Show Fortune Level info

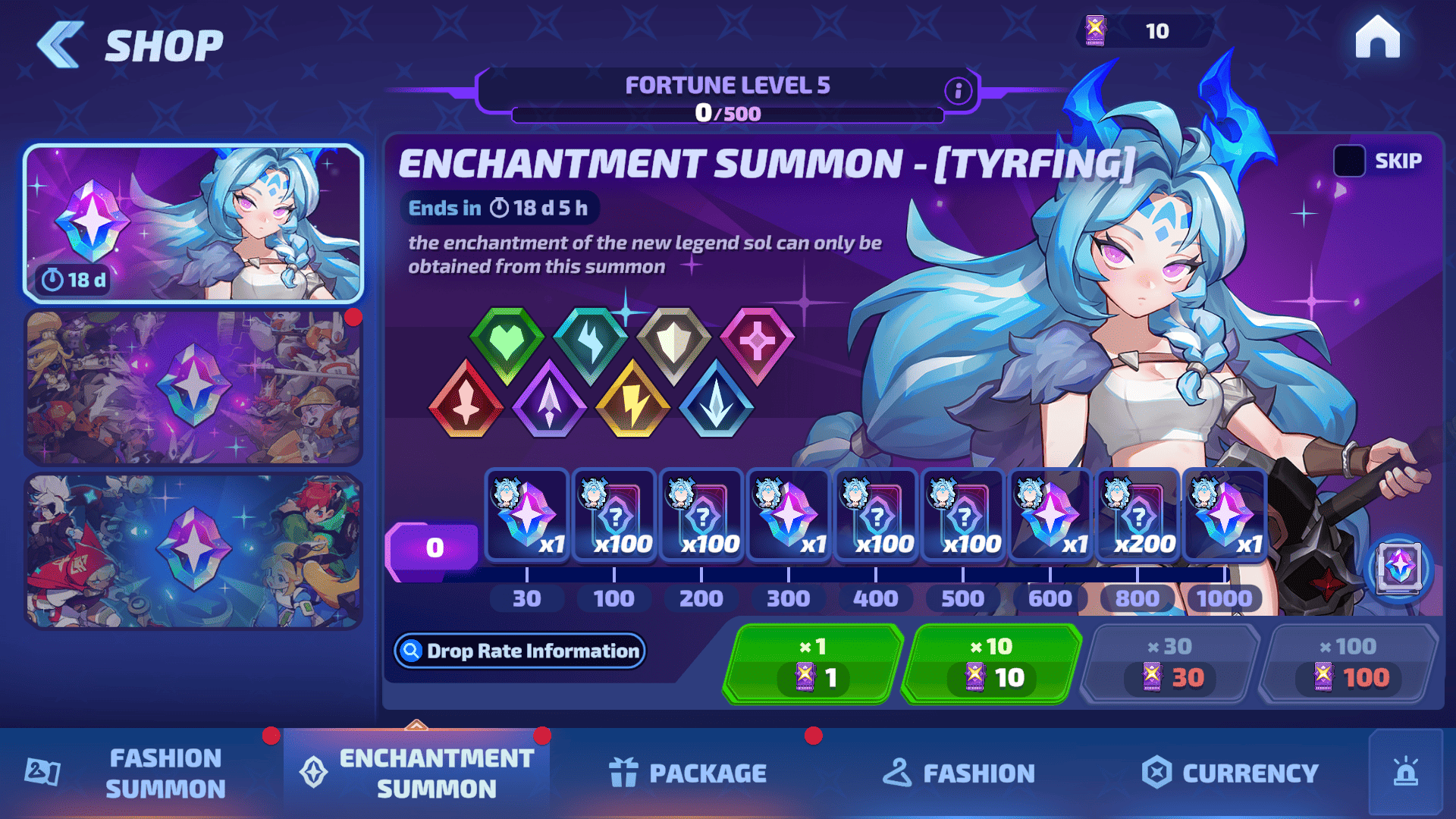pos(959,91)
